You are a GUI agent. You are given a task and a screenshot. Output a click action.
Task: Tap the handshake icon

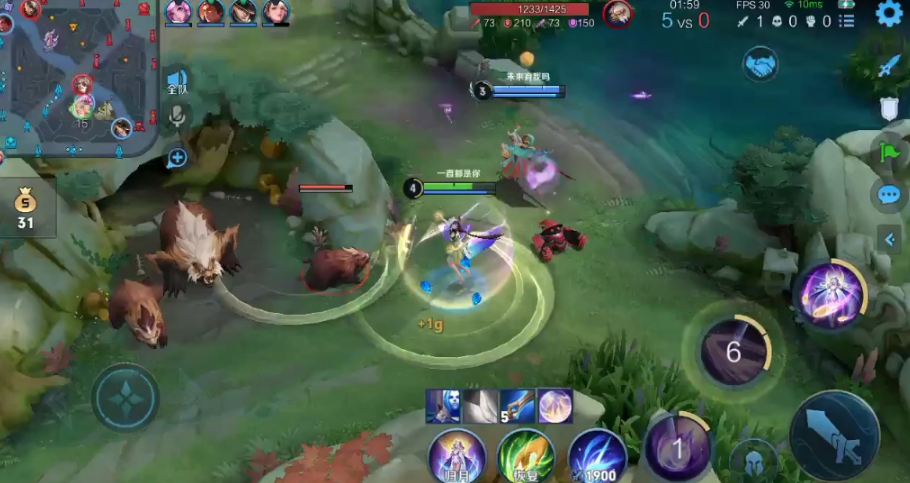(760, 65)
